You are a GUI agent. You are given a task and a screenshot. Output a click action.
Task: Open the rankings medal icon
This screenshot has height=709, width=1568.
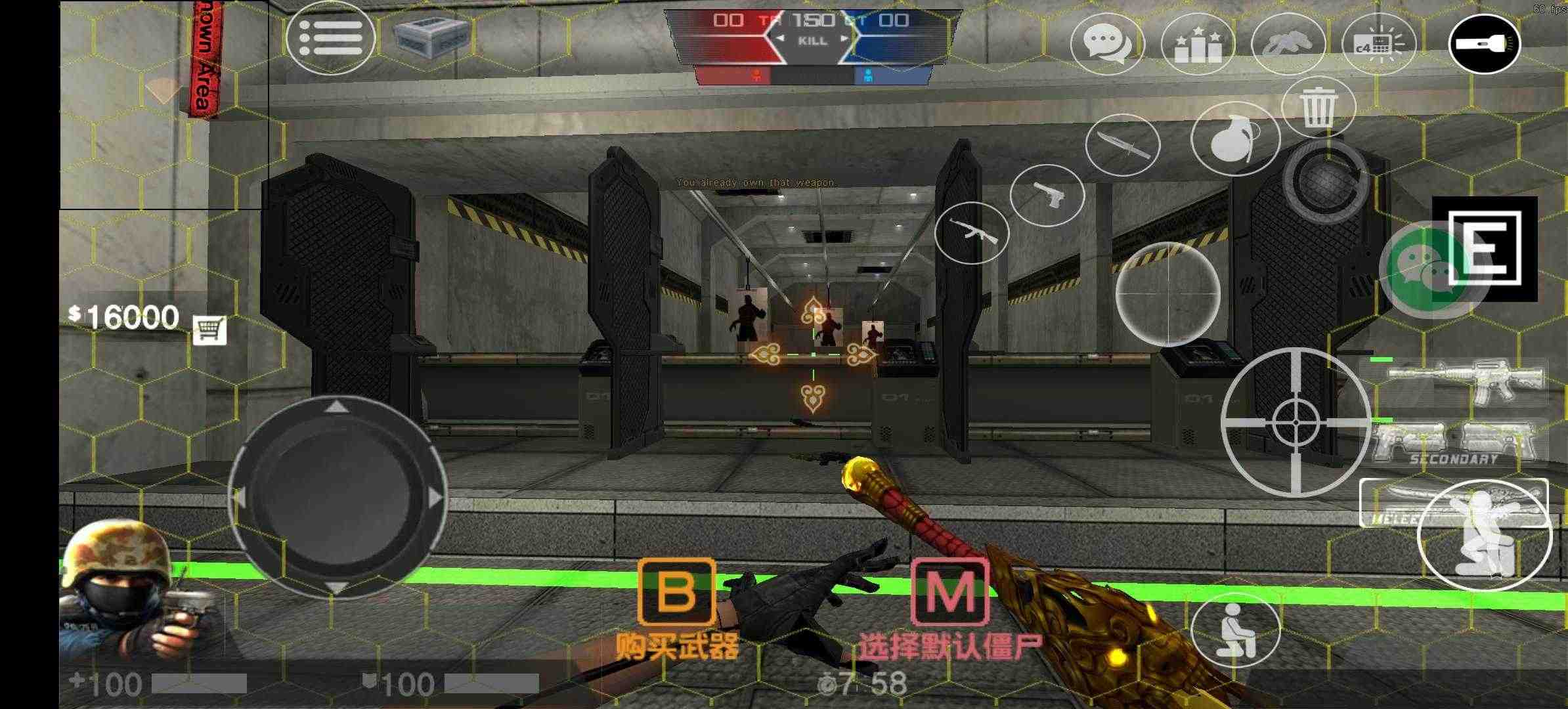pyautogui.click(x=1198, y=43)
